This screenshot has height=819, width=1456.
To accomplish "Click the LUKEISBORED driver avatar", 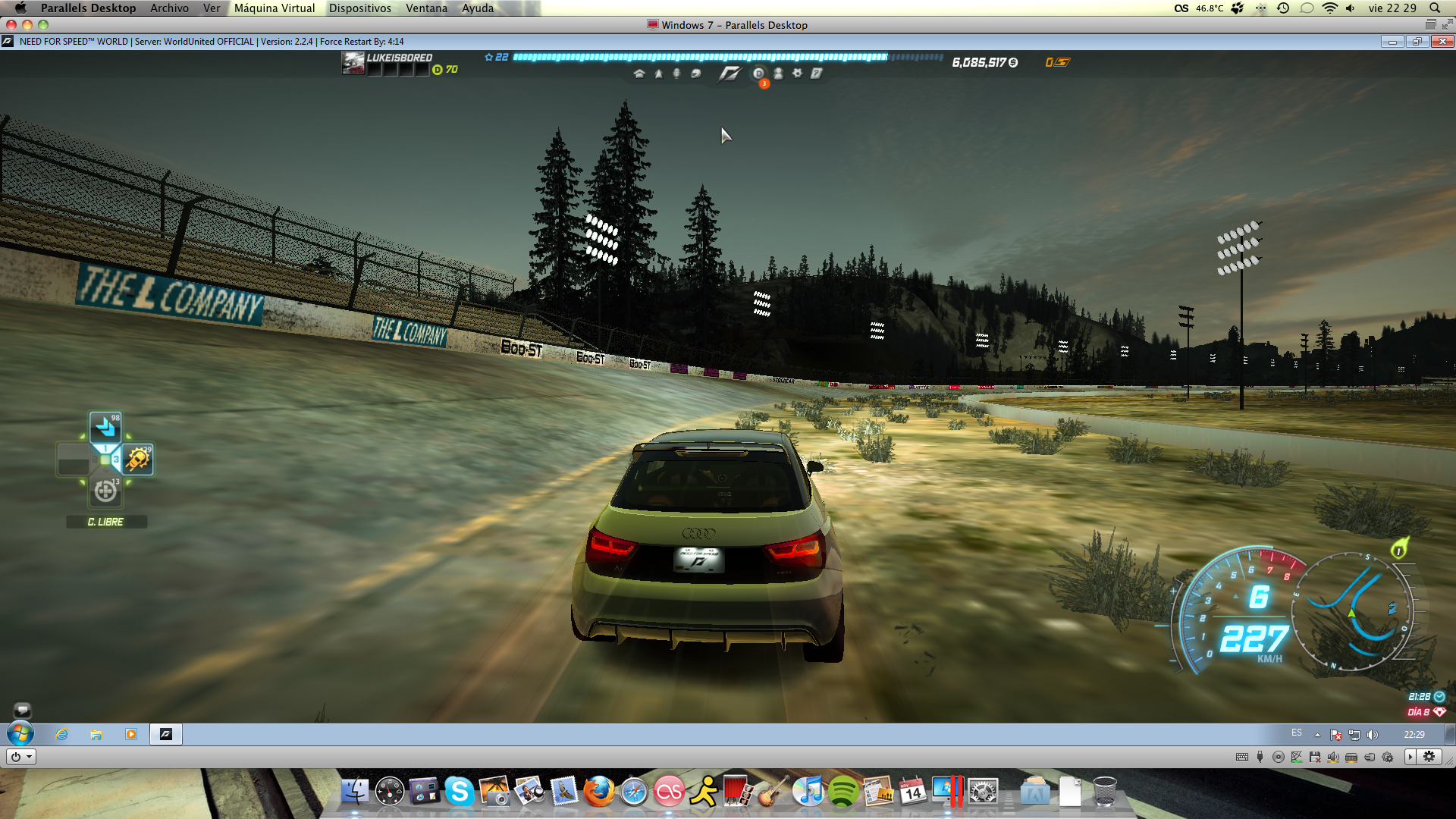I will [353, 63].
